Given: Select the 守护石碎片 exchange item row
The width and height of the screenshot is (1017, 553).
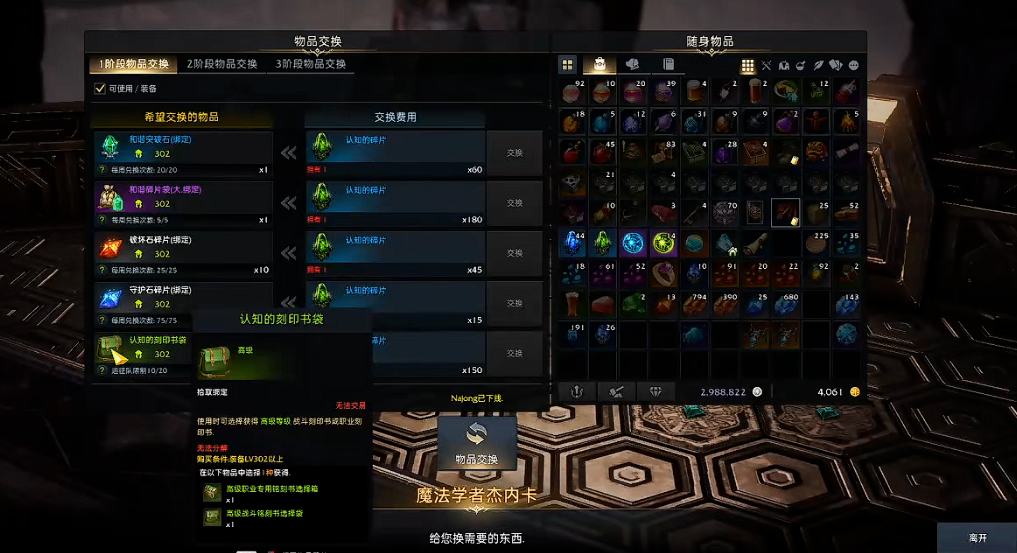Looking at the screenshot, I should coord(182,297).
